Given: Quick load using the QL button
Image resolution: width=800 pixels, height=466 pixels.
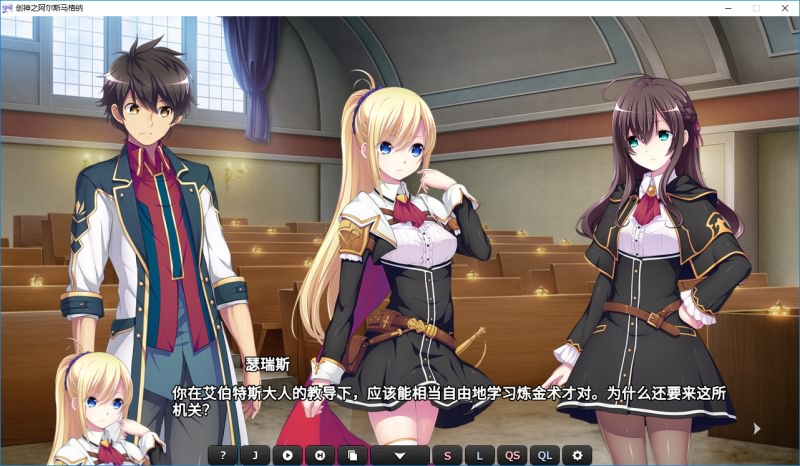Looking at the screenshot, I should click(544, 455).
